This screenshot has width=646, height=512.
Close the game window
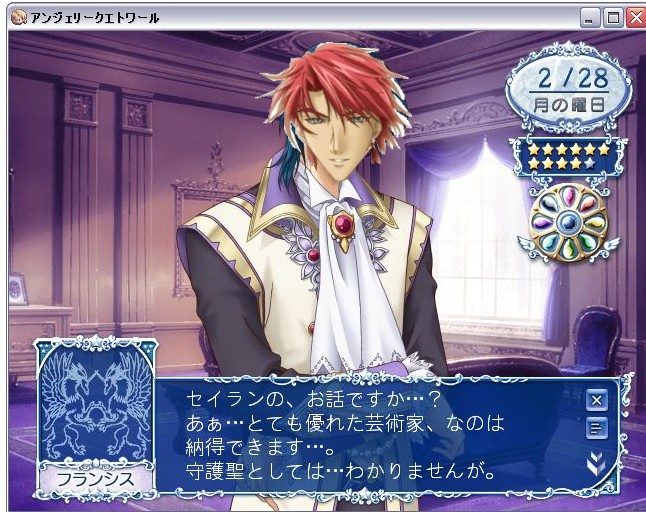[x=635, y=17]
